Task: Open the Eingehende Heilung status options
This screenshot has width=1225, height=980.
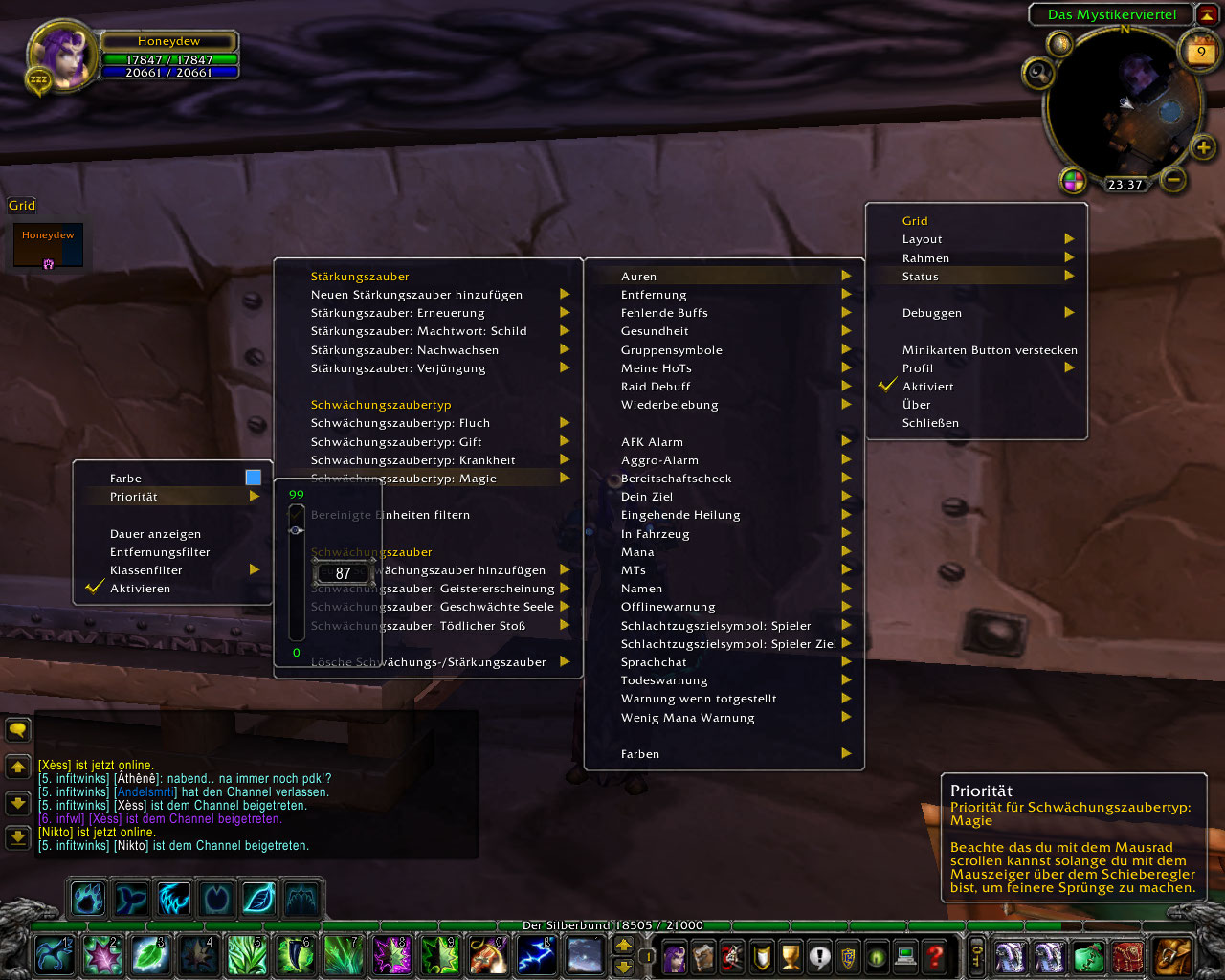Action: click(x=680, y=515)
